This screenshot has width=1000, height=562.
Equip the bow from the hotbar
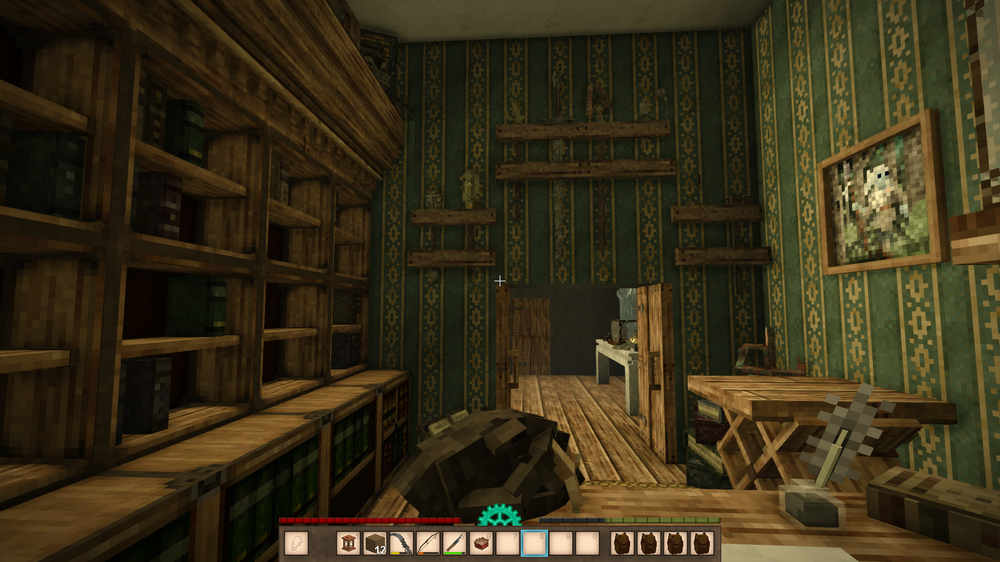(x=428, y=543)
